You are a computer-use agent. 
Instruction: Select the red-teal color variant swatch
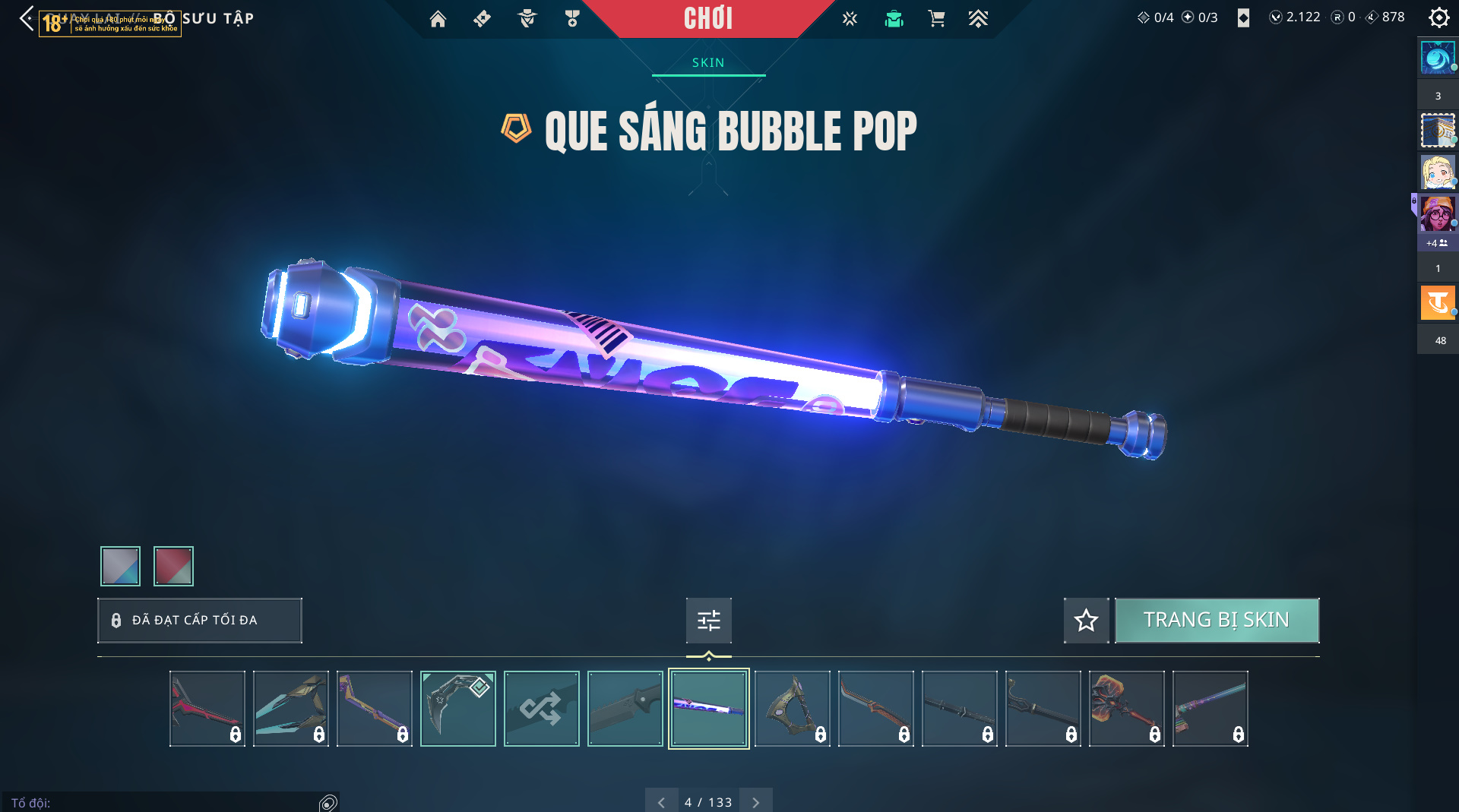tap(173, 566)
